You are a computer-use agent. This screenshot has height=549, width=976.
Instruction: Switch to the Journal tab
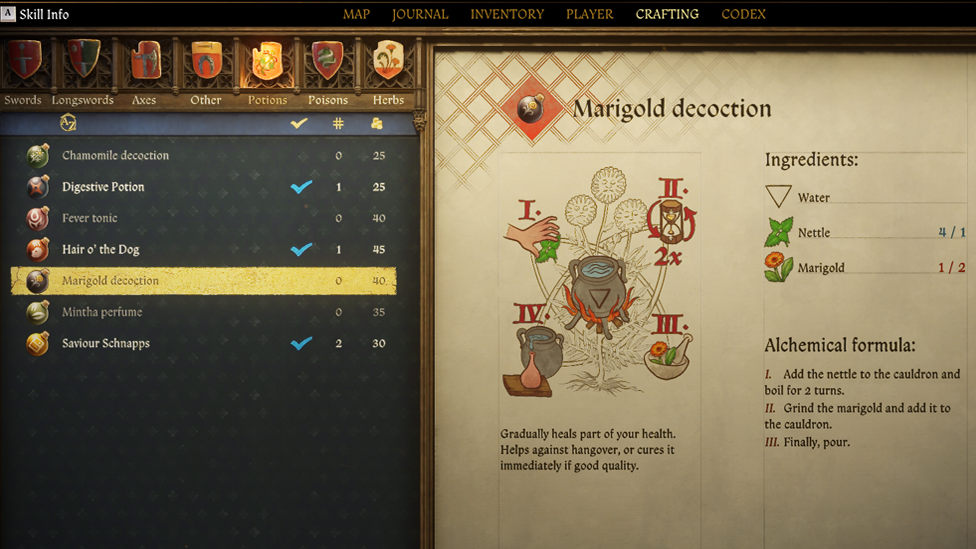pos(420,14)
